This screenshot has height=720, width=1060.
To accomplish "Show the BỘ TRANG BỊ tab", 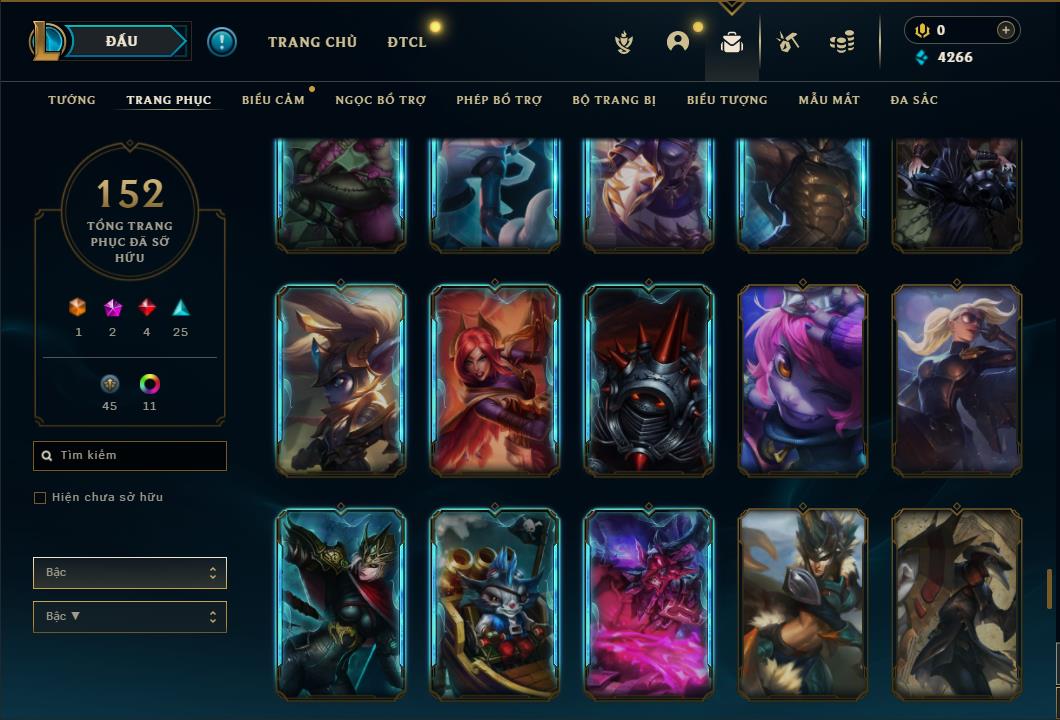I will point(614,100).
